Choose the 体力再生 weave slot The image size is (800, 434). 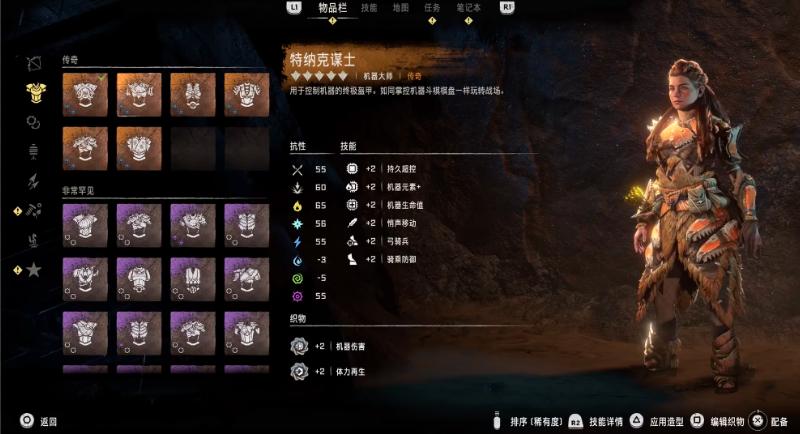click(x=297, y=371)
